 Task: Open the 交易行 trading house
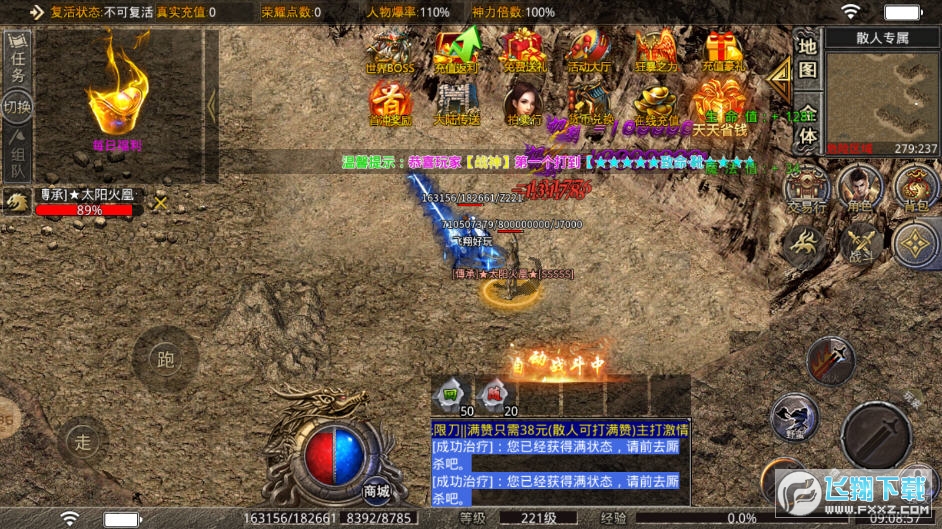pyautogui.click(x=806, y=187)
